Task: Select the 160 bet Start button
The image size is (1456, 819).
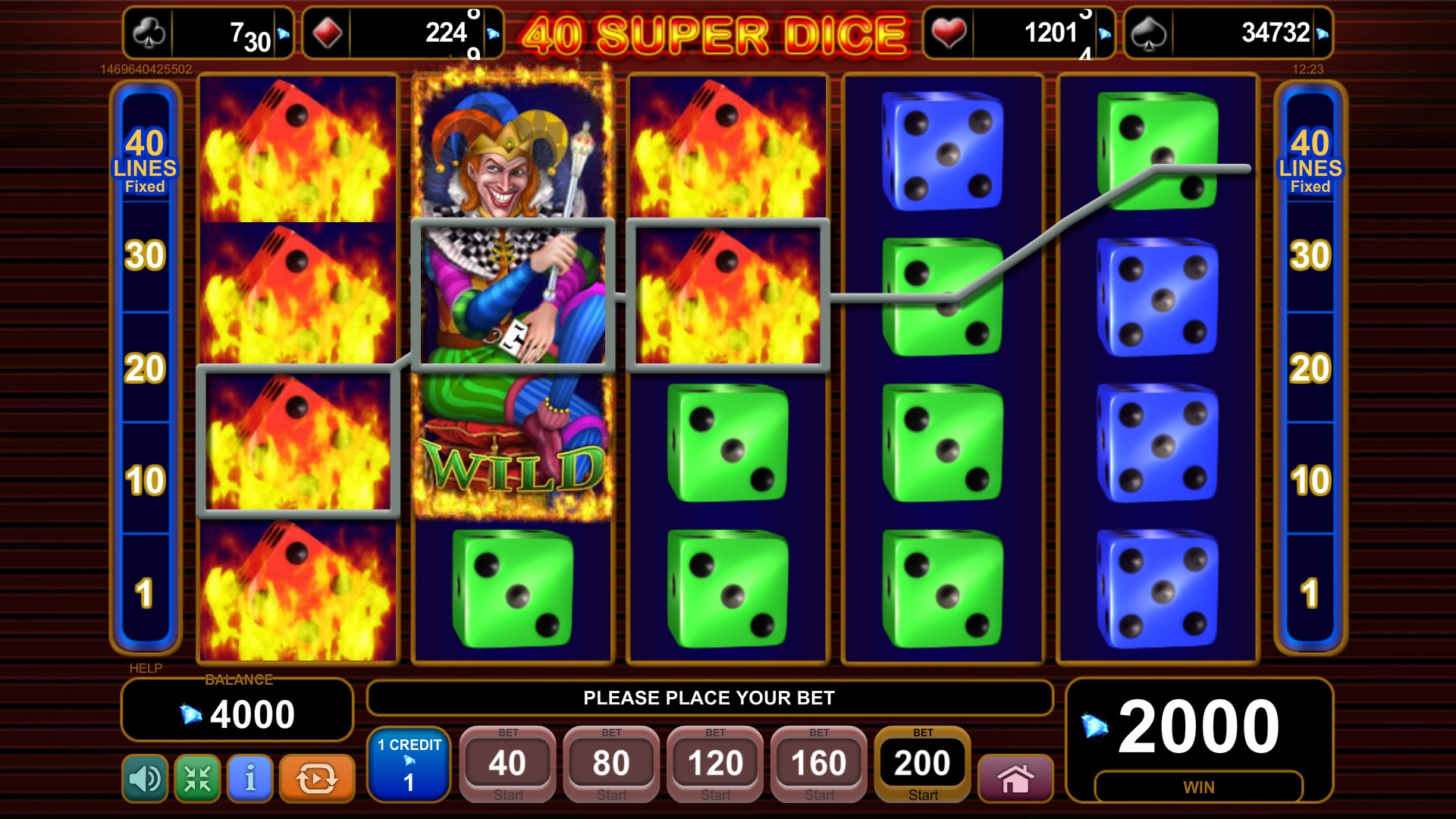Action: click(819, 764)
